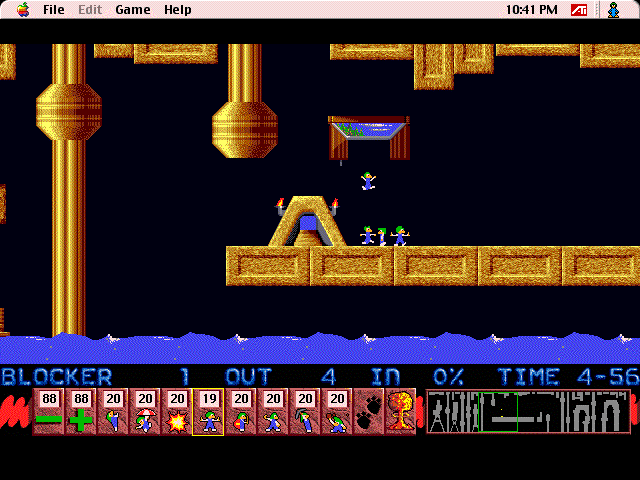640x480 pixels.
Task: Open the Game menu
Action: coord(132,10)
